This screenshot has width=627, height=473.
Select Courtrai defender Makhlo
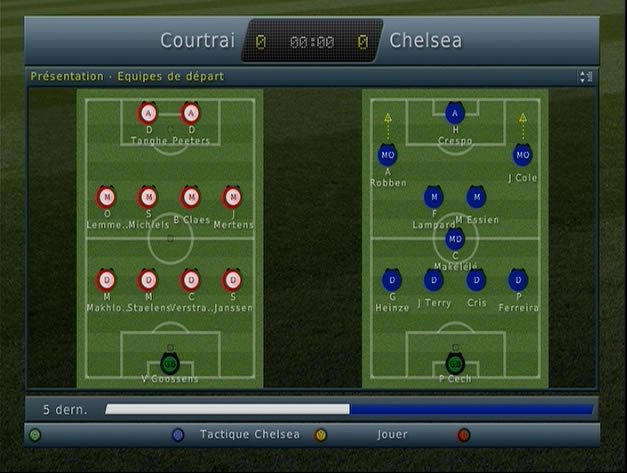(106, 280)
